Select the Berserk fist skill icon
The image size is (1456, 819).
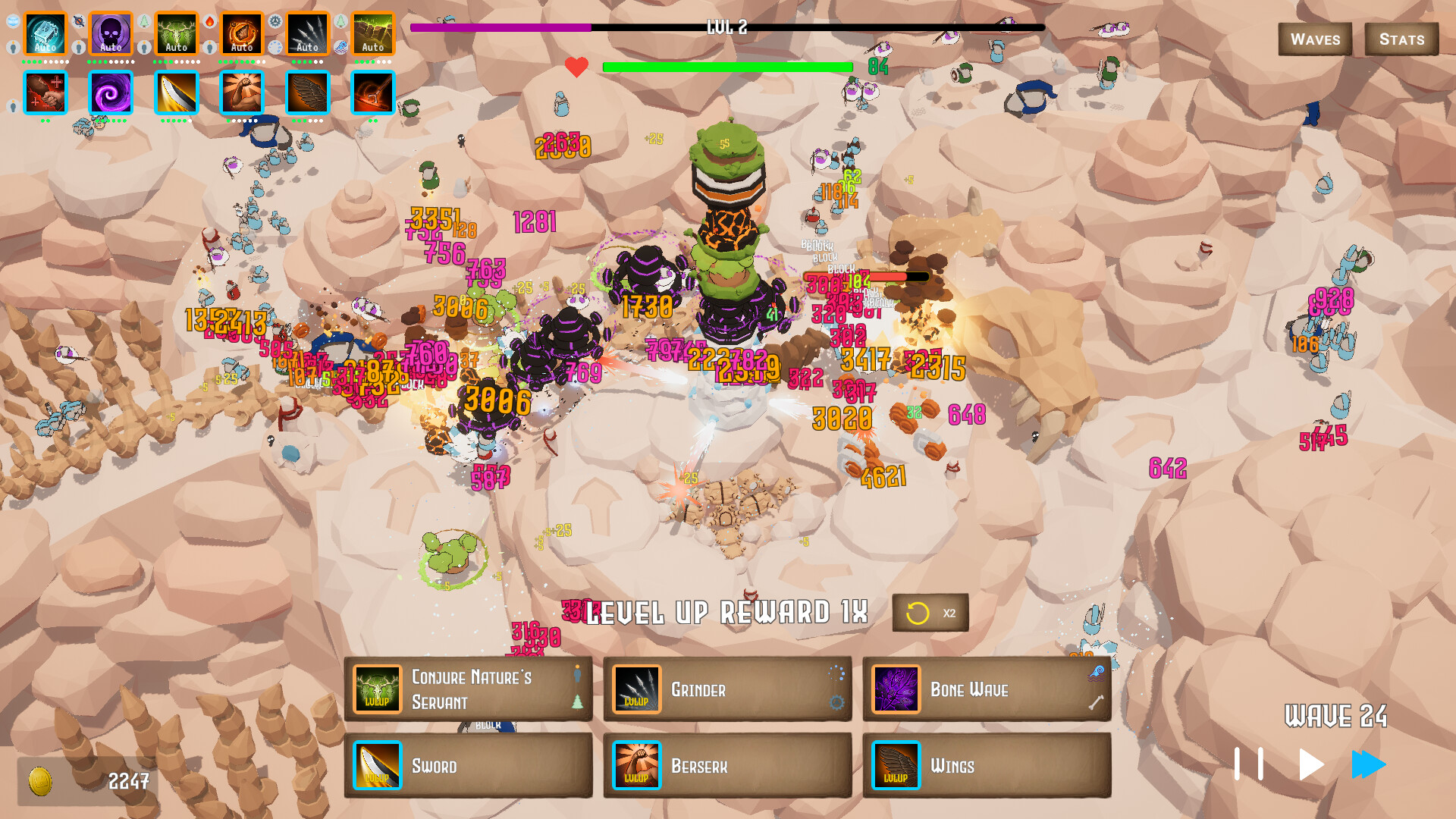pyautogui.click(x=637, y=765)
